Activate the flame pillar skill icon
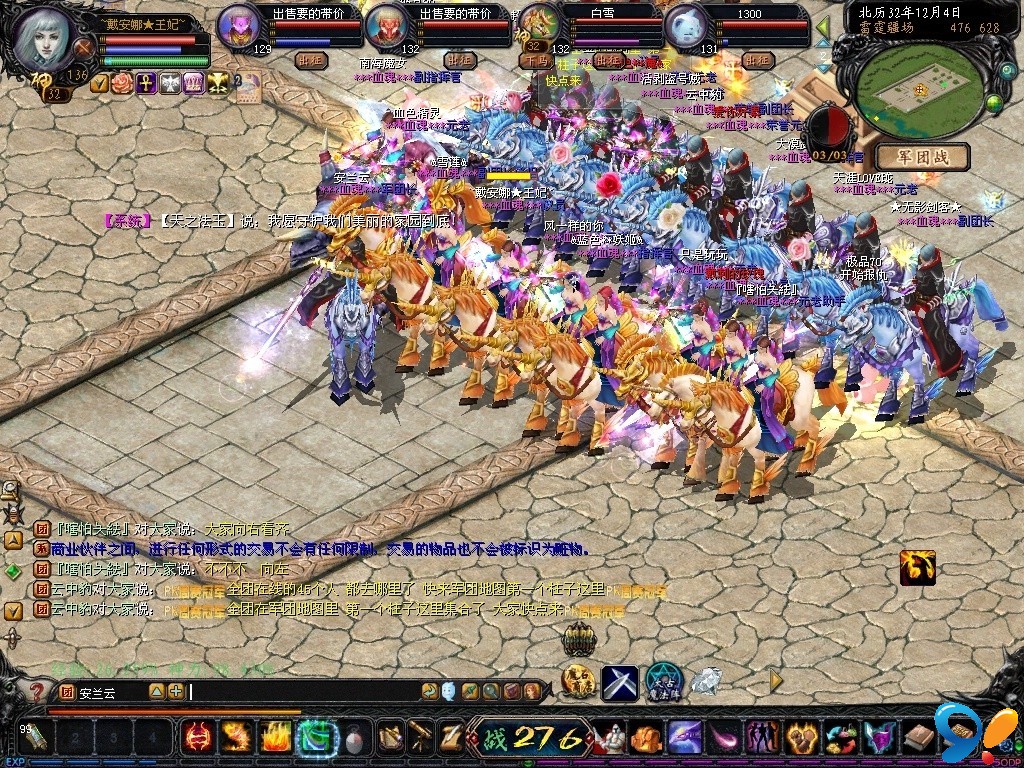 (276, 737)
